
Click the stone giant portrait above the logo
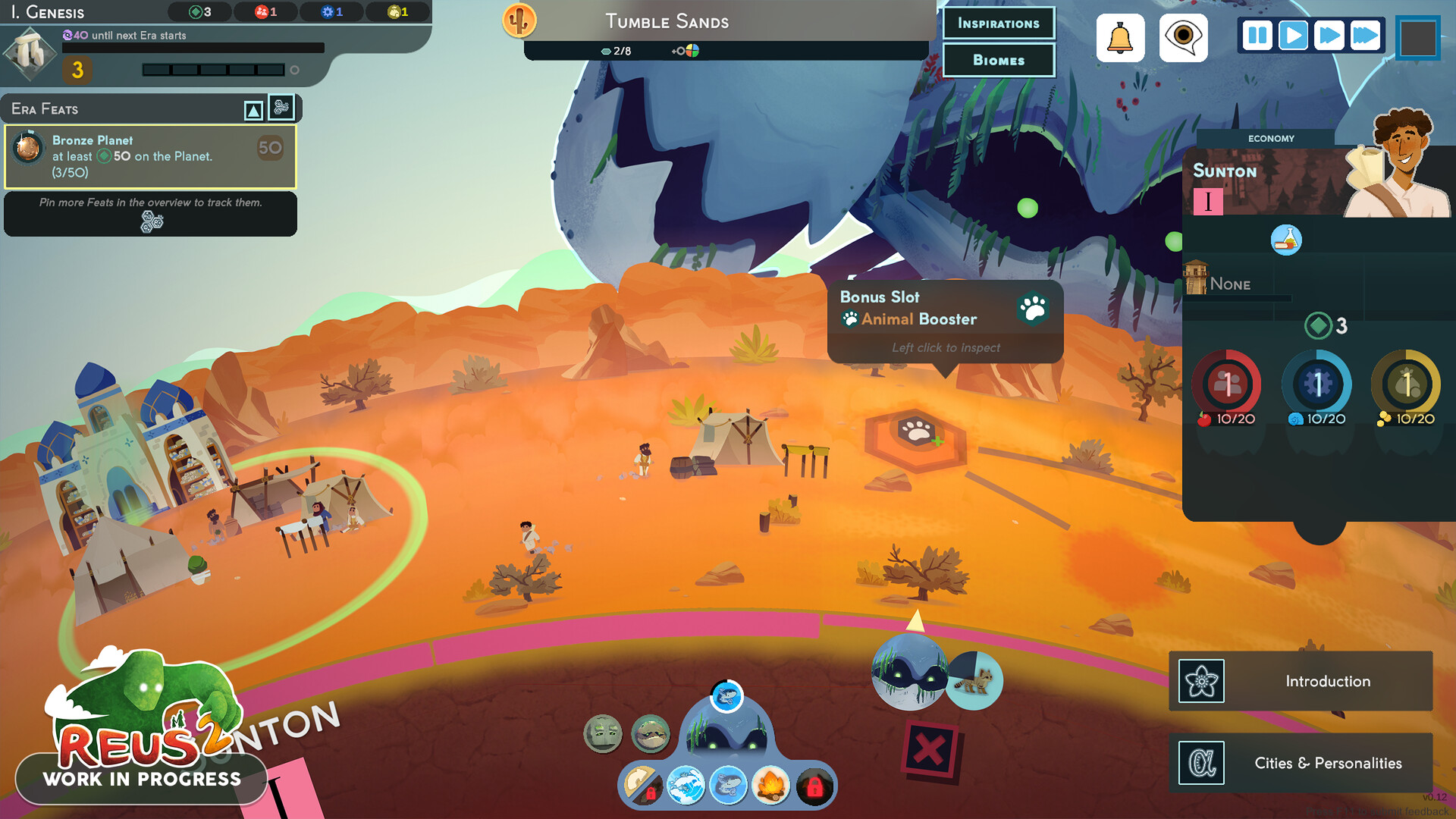(x=603, y=733)
